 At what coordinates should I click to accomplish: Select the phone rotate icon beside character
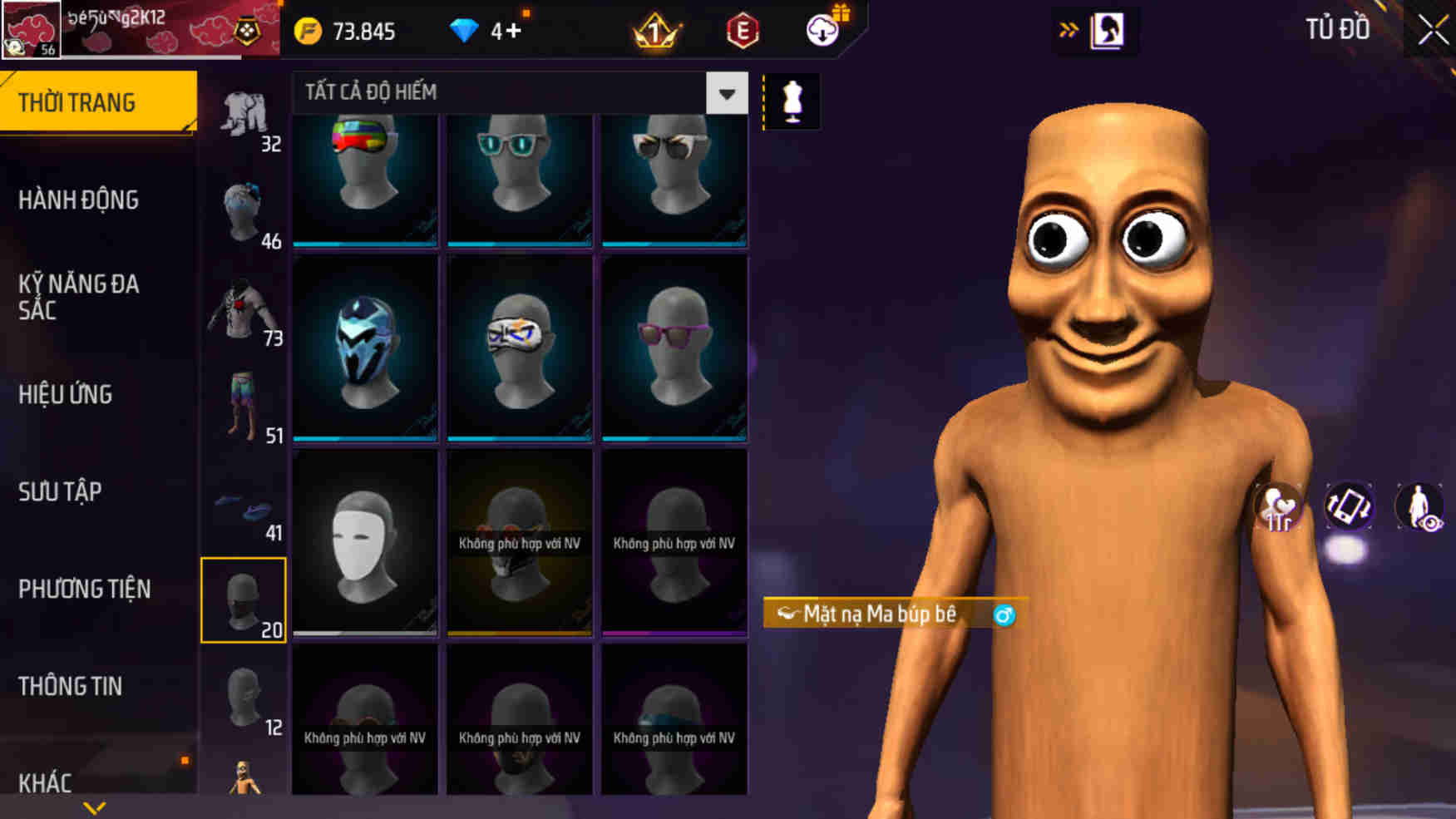1350,505
